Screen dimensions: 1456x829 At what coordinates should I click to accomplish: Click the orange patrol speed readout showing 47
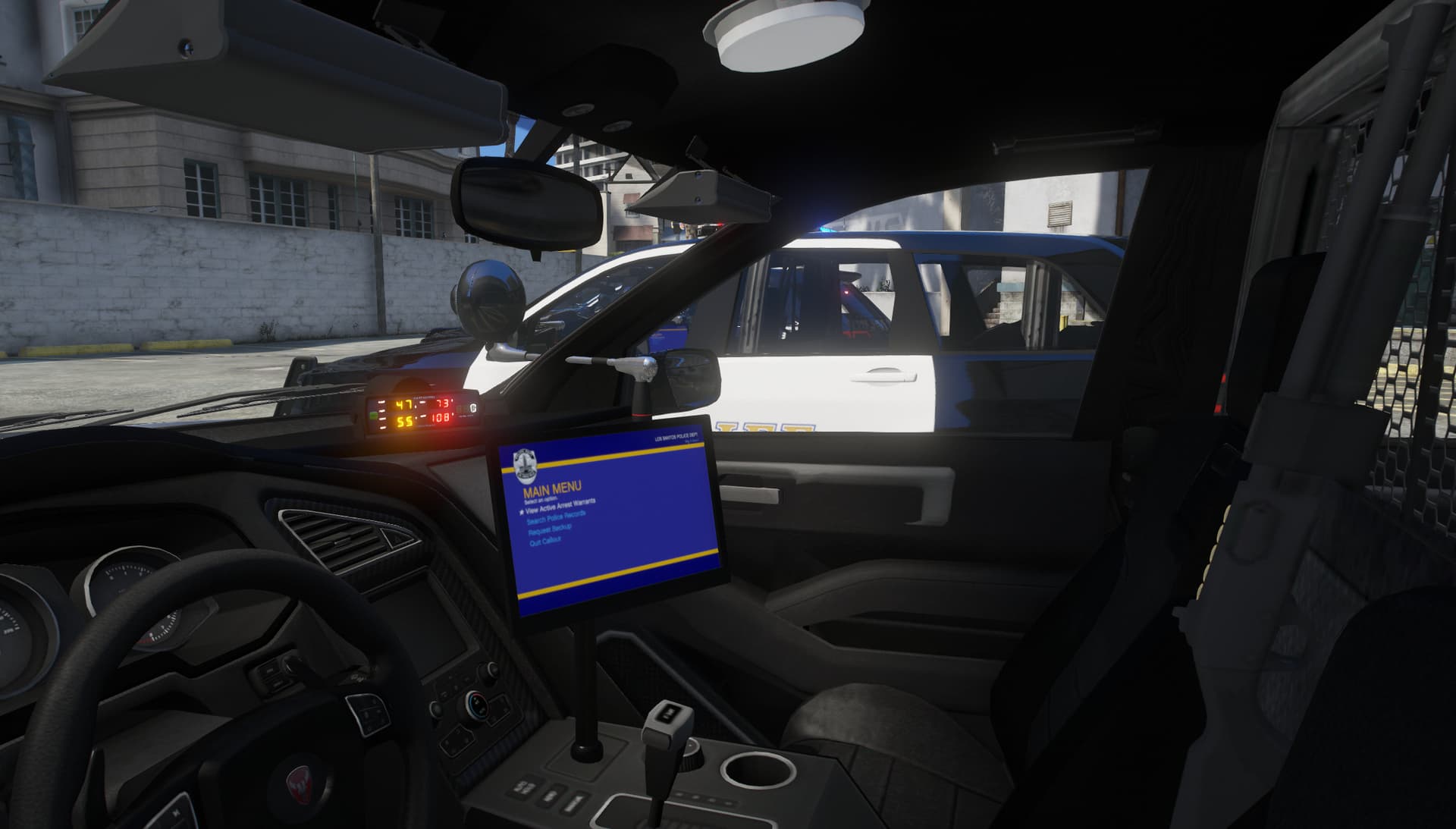tap(405, 405)
